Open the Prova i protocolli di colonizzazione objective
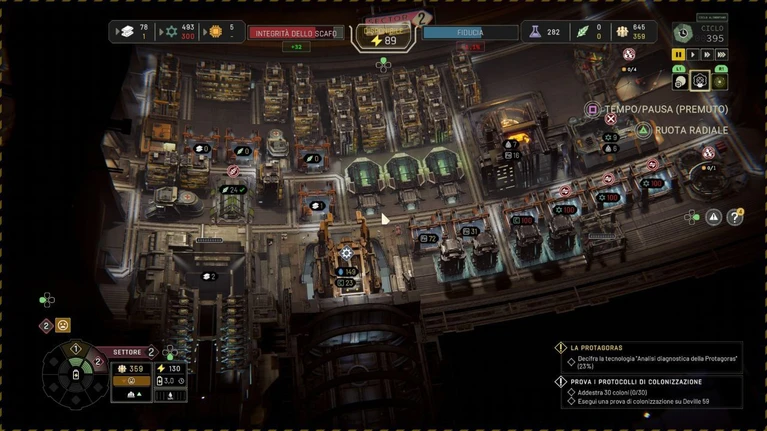 (x=645, y=381)
